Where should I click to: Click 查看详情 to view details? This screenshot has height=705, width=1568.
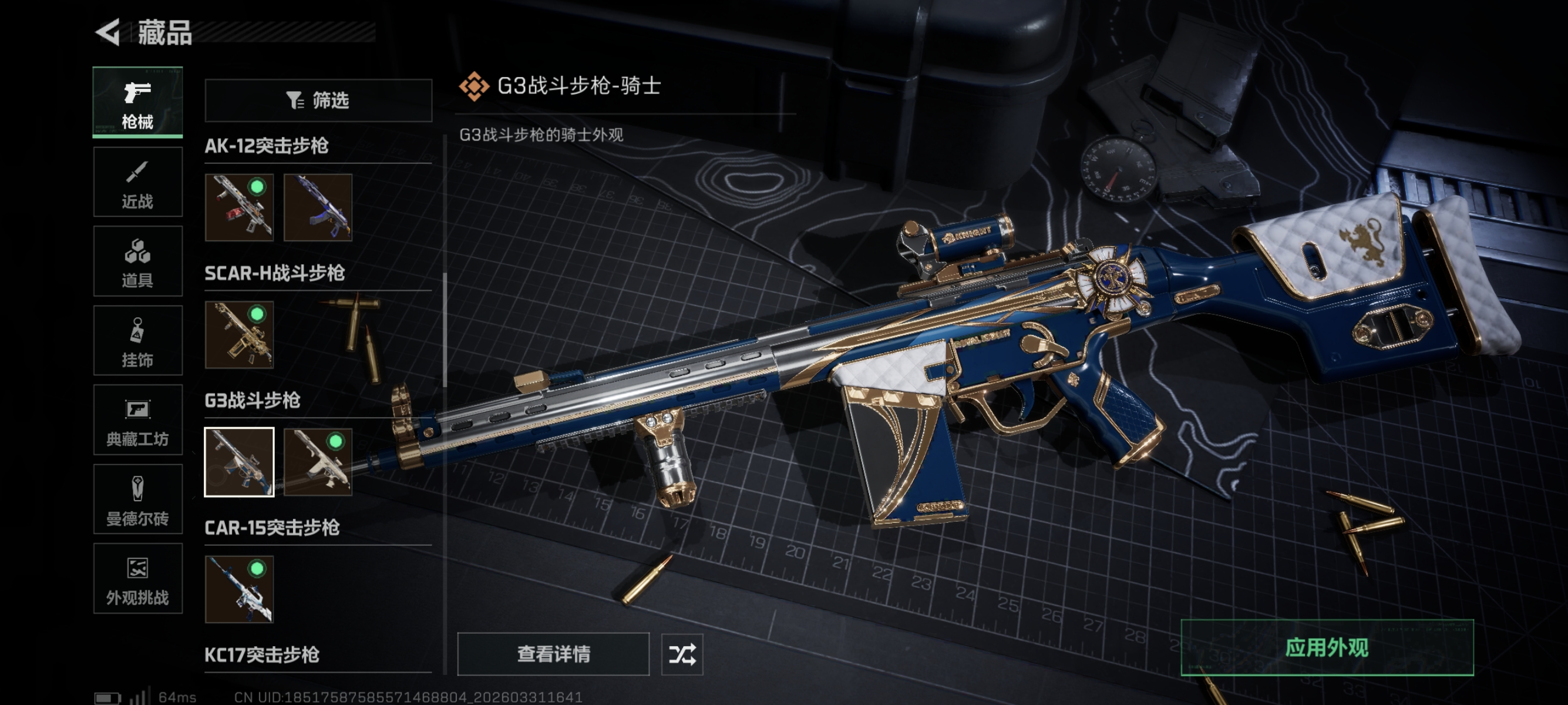coord(553,654)
